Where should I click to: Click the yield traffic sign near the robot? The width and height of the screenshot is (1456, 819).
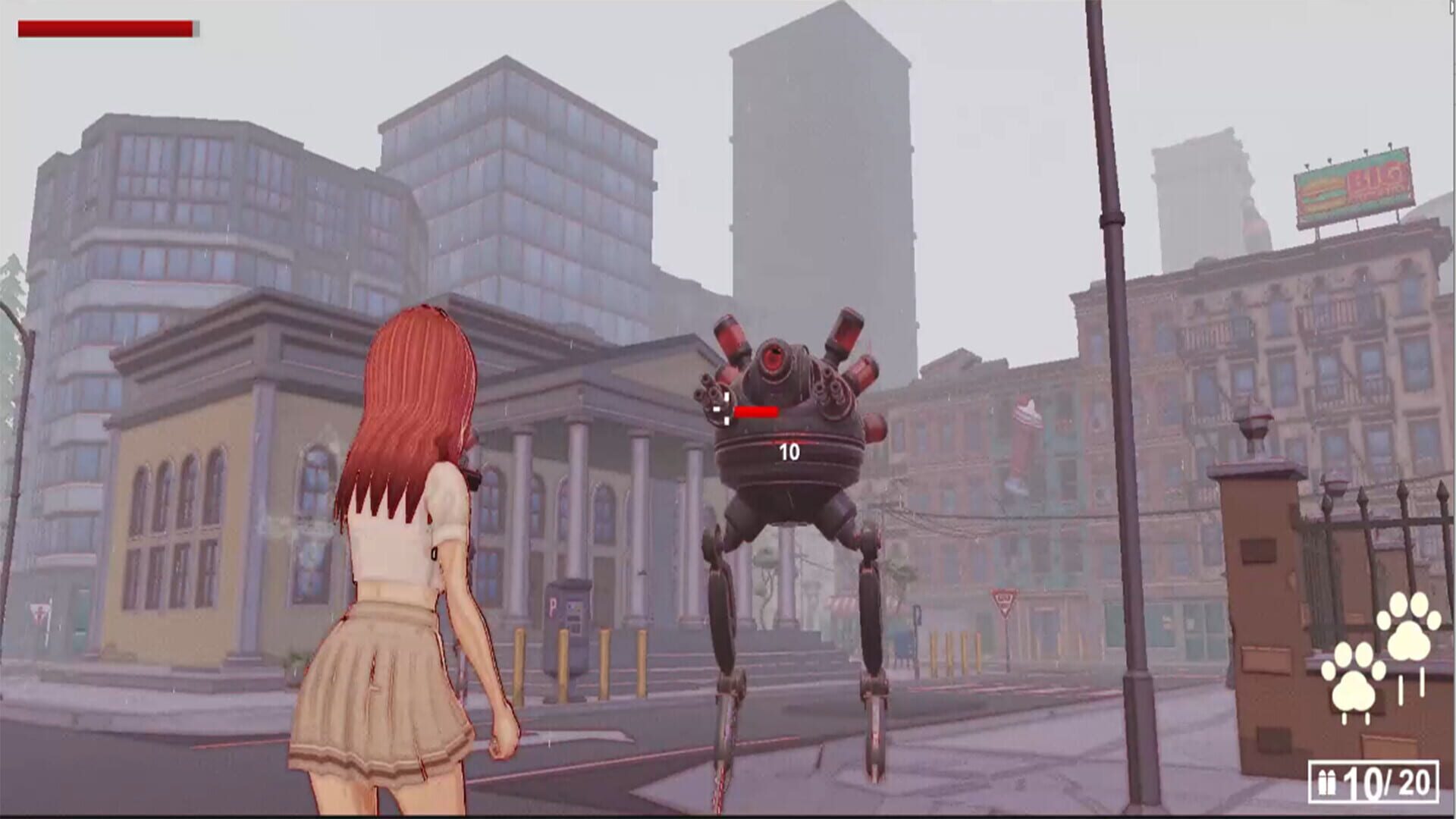1005,603
